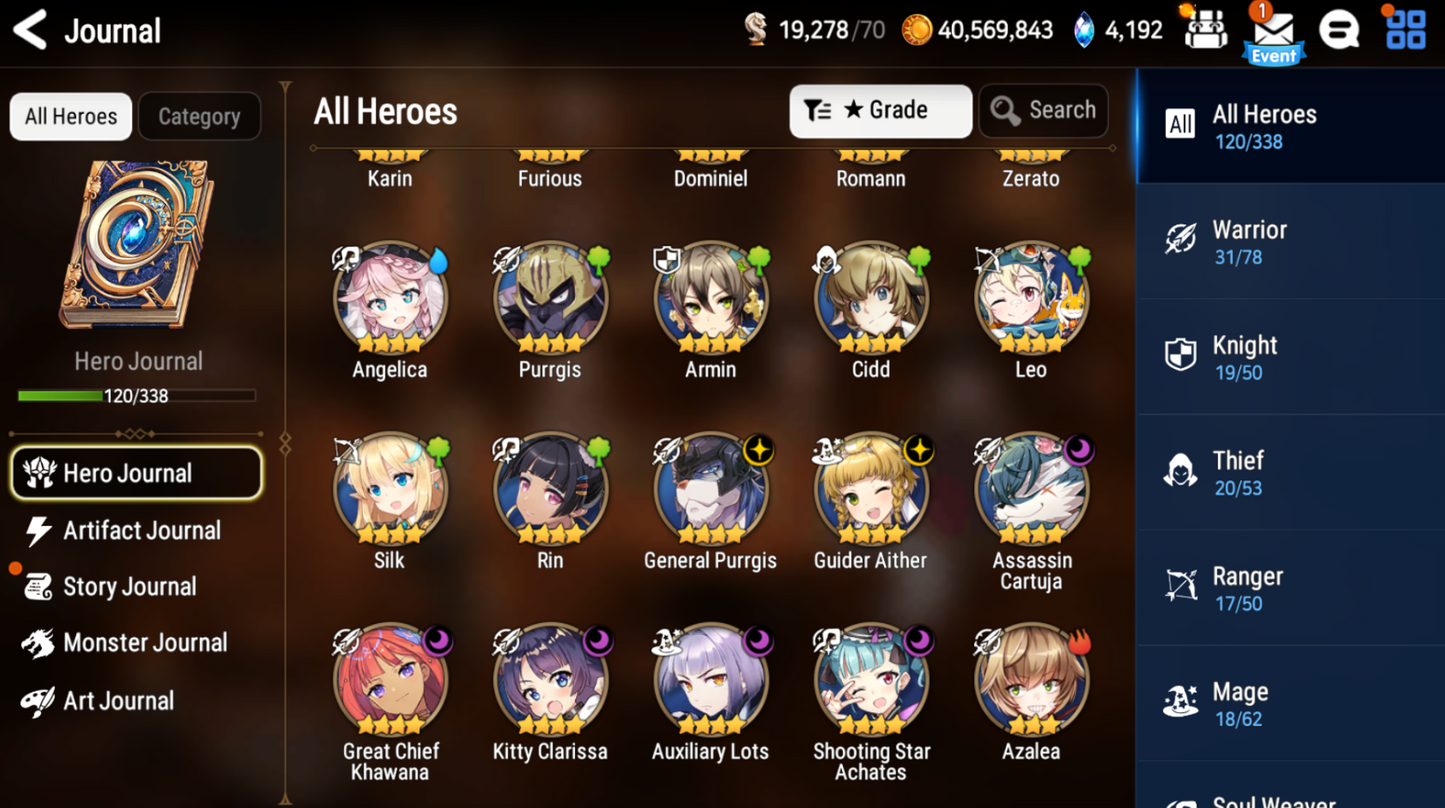Screen dimensions: 1445x808
Task: Open the Grade sort dropdown
Action: coord(880,110)
